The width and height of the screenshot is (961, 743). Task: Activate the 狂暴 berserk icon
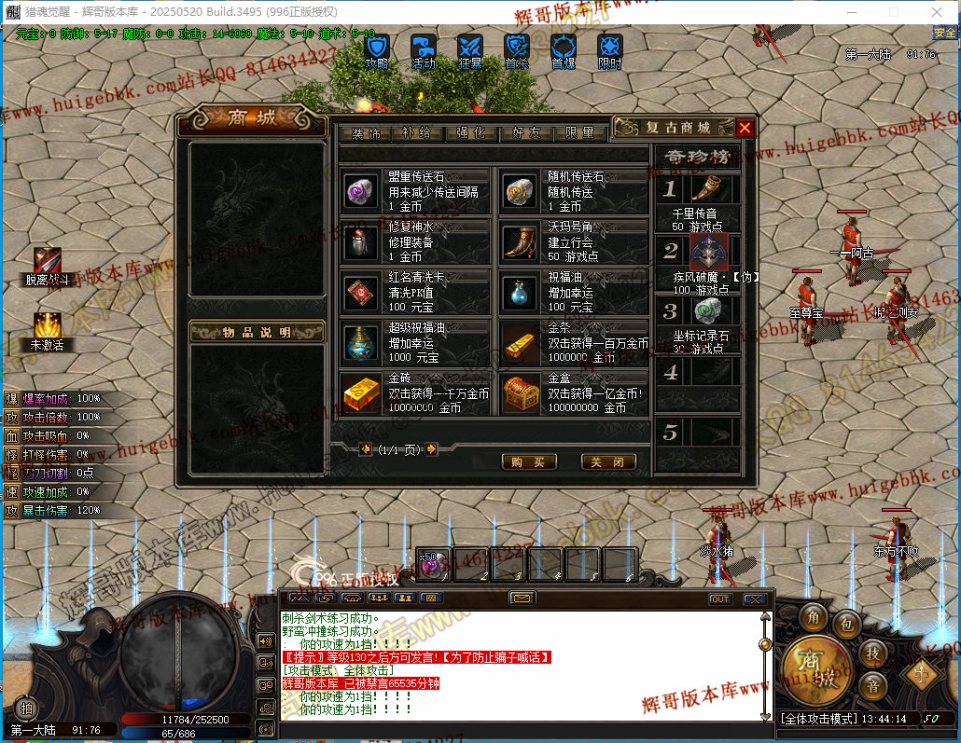pyautogui.click(x=470, y=49)
